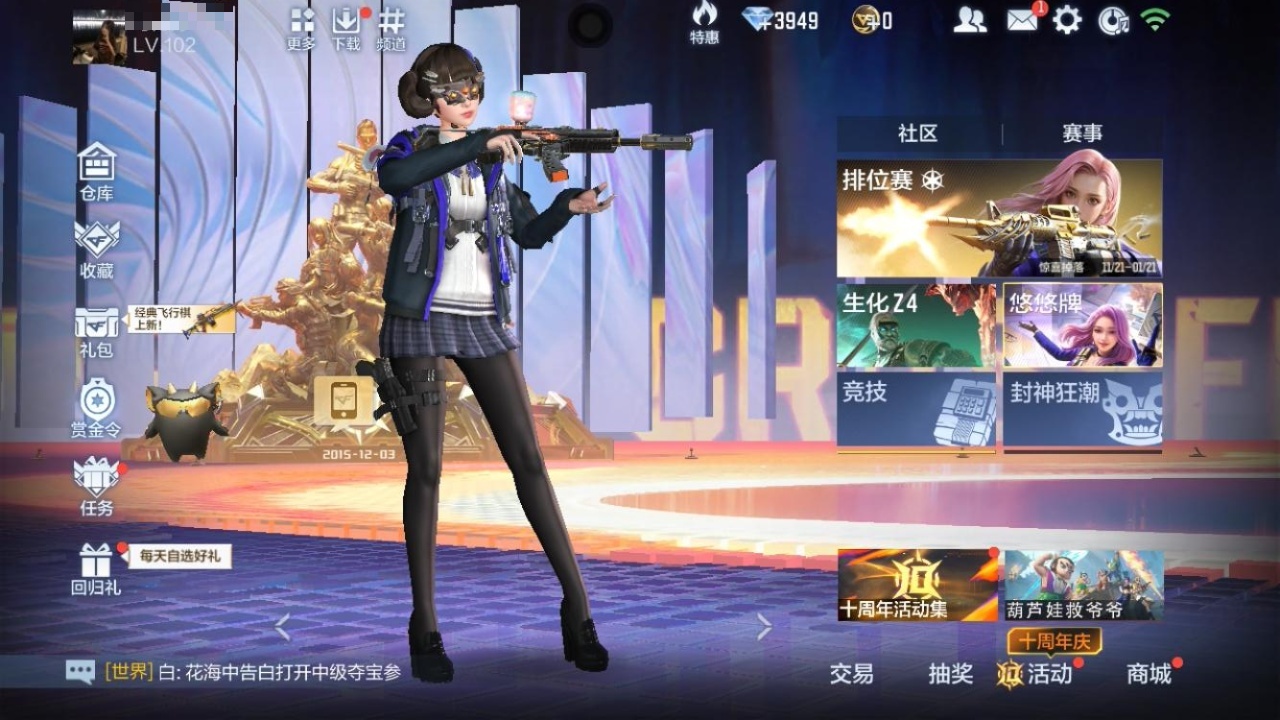Viewport: 1280px width, 720px height.
Task: Open the 更多 more menu
Action: (x=301, y=29)
